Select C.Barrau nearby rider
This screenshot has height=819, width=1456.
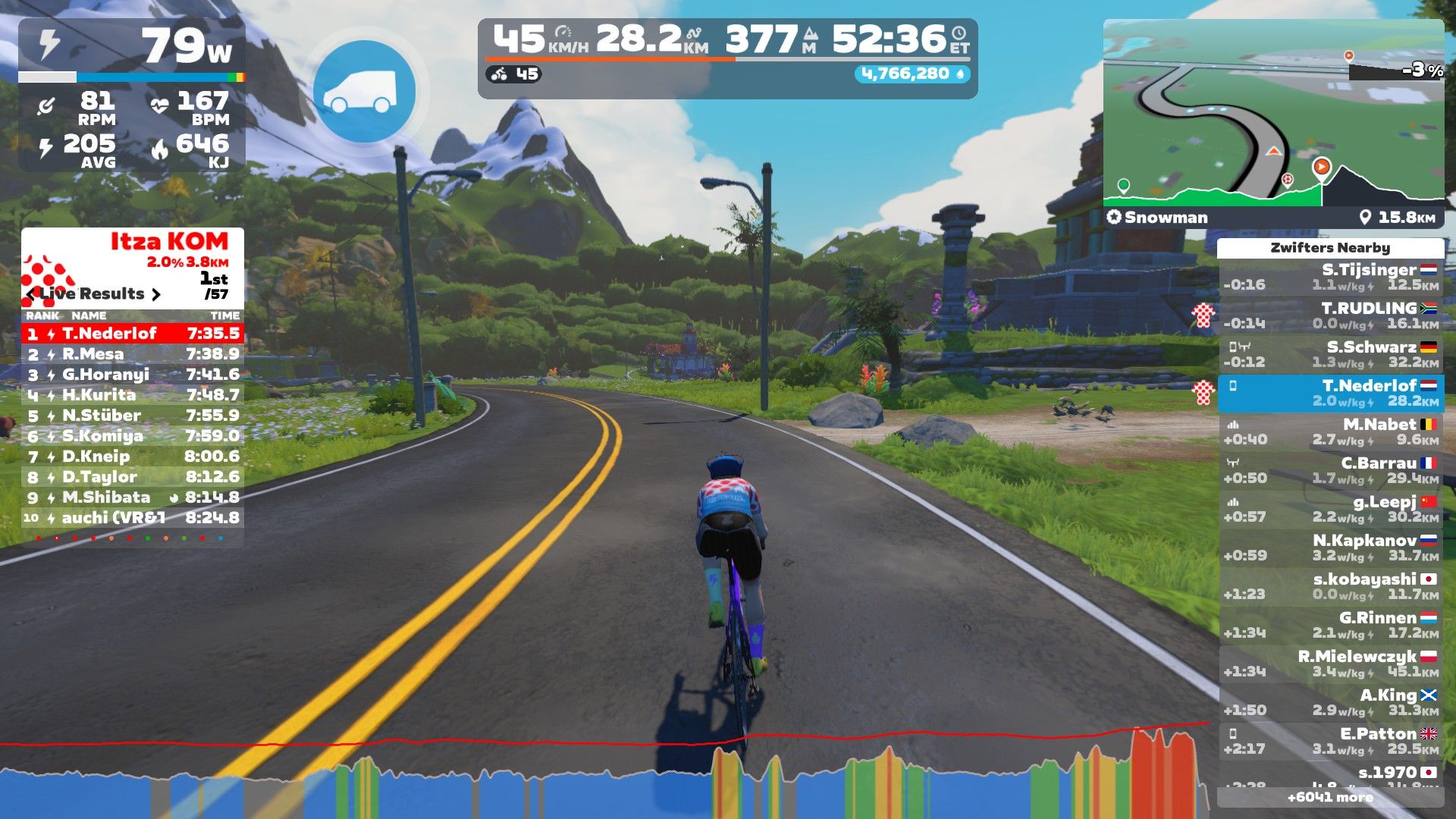pos(1331,470)
